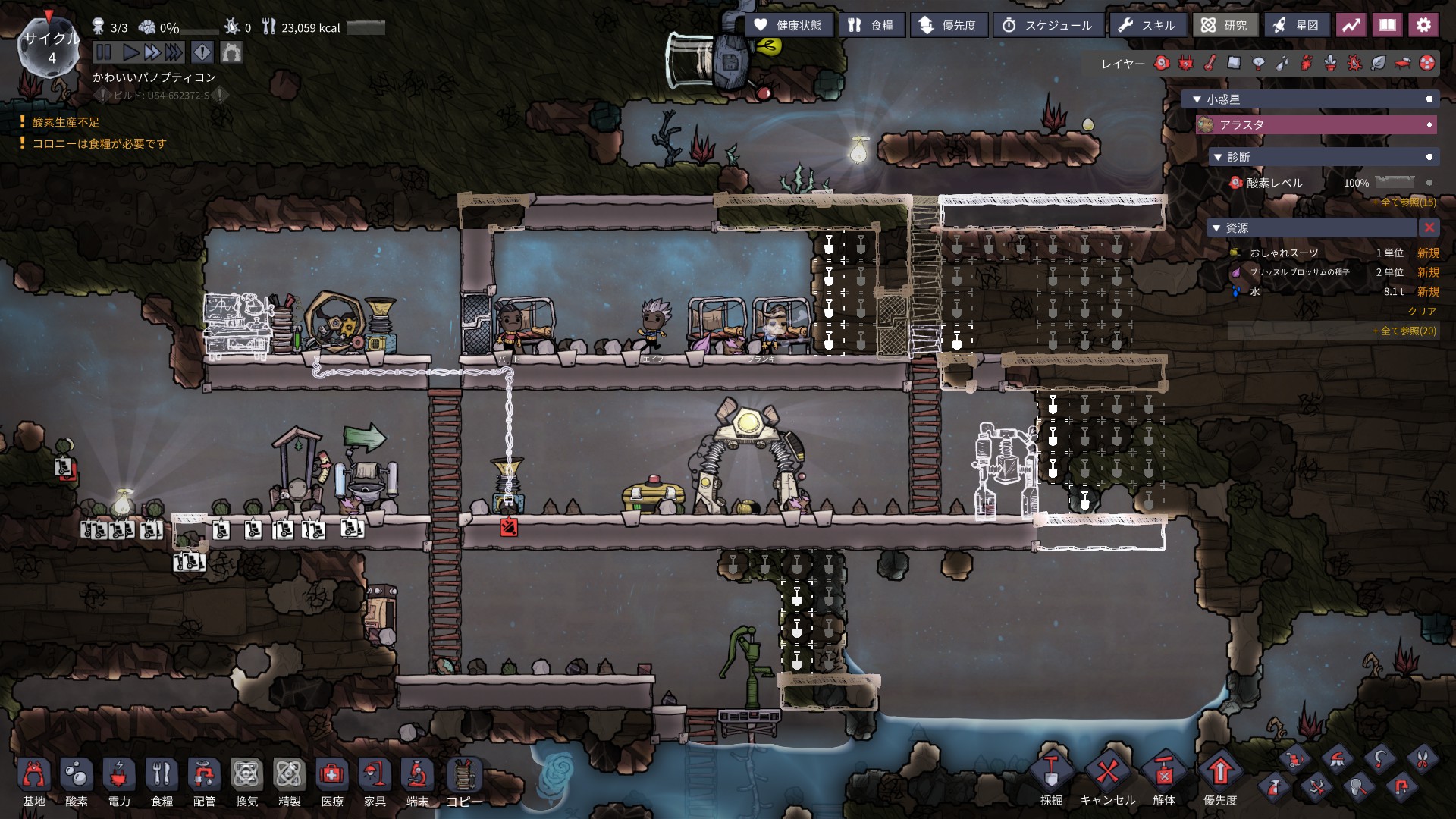
Task: Collapse the 診断 diagnostics section
Action: 1218,157
